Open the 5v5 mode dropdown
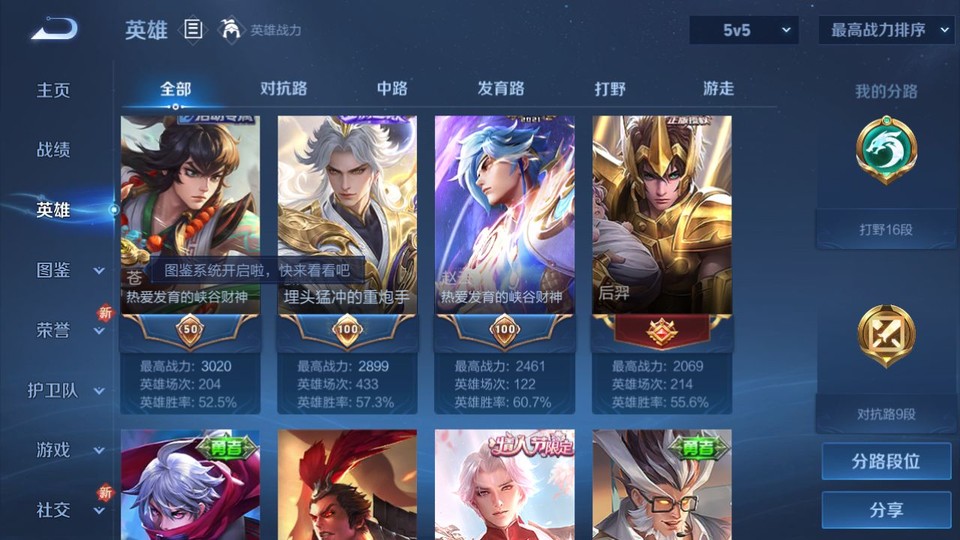 pos(744,30)
